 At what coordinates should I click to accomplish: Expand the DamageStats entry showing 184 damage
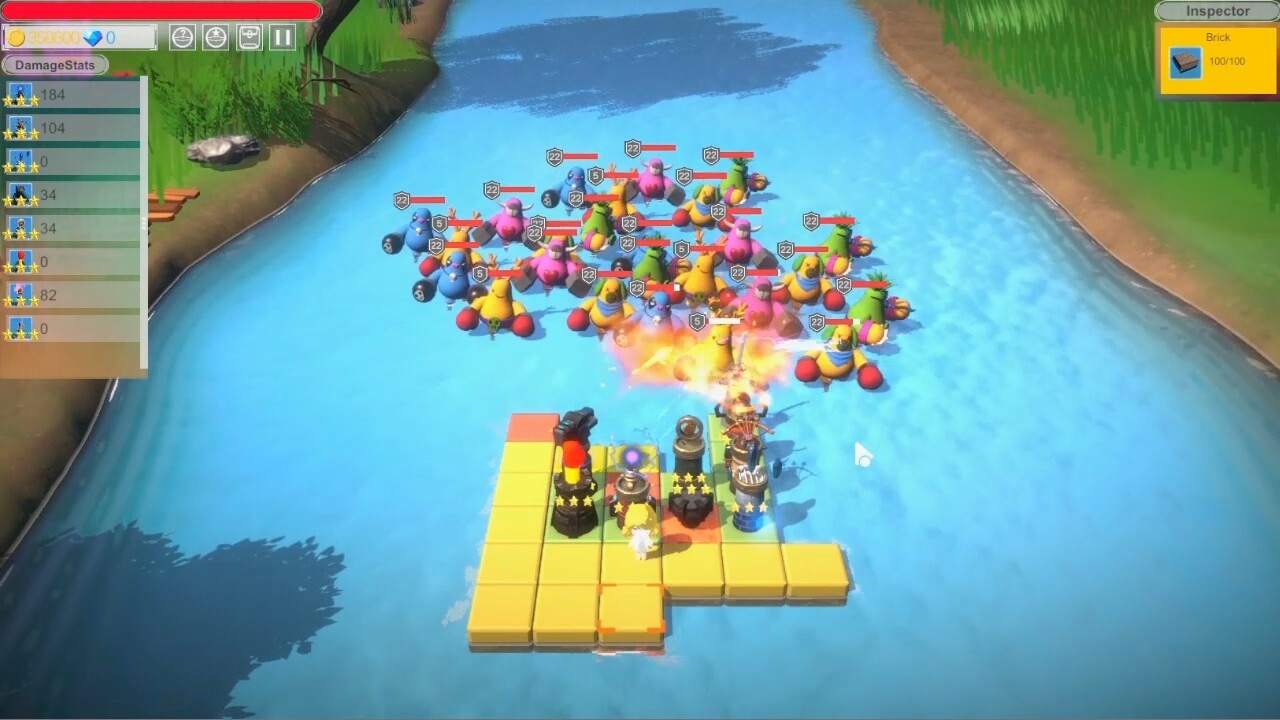tap(22, 92)
